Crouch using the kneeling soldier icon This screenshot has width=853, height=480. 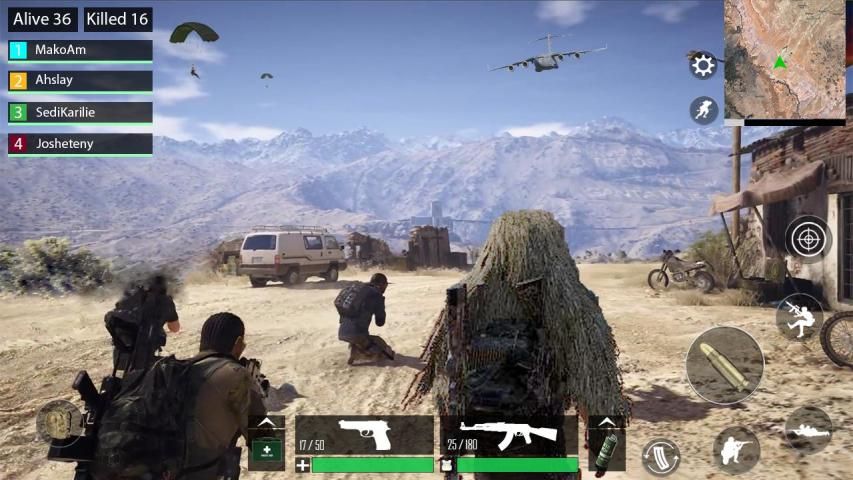click(x=736, y=448)
